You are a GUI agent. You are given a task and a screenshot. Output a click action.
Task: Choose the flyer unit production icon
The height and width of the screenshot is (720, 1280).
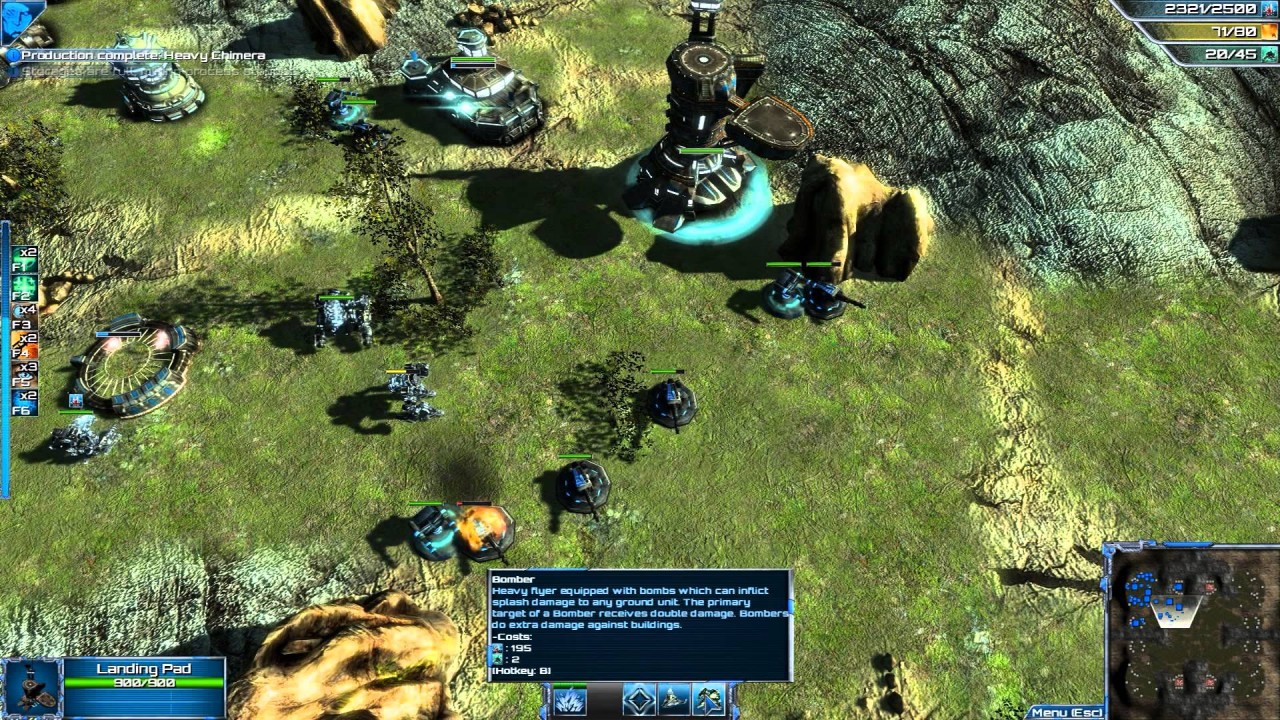[674, 700]
